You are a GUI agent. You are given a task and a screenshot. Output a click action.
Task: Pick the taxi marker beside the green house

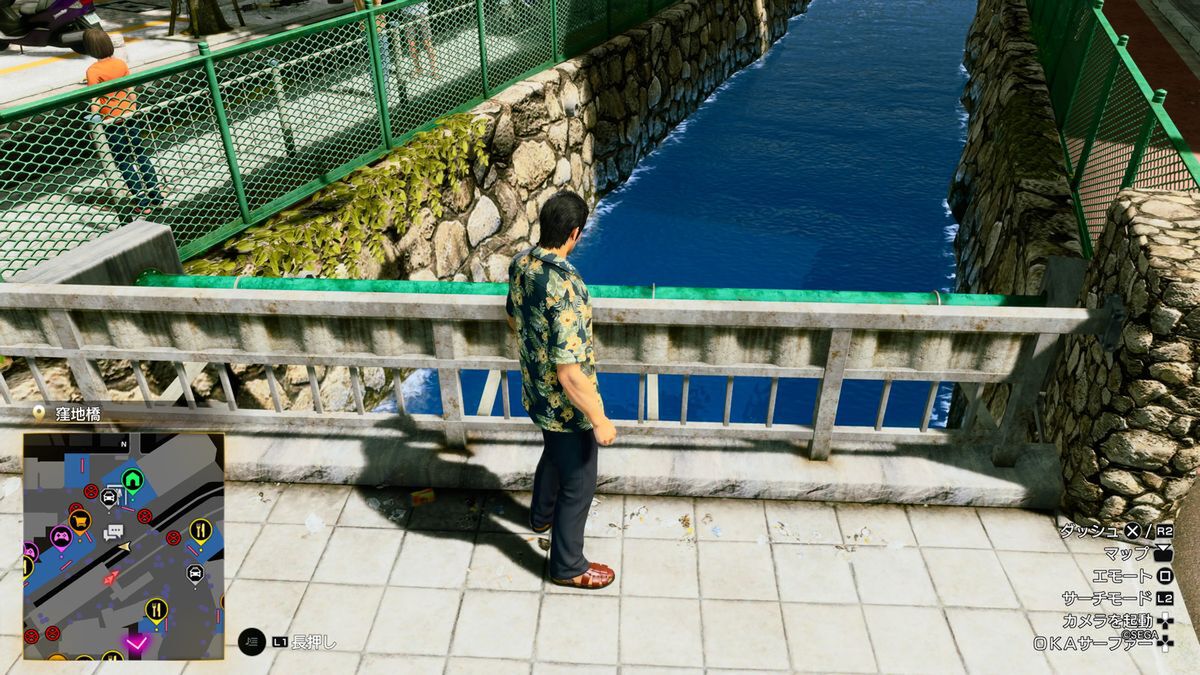coord(108,494)
